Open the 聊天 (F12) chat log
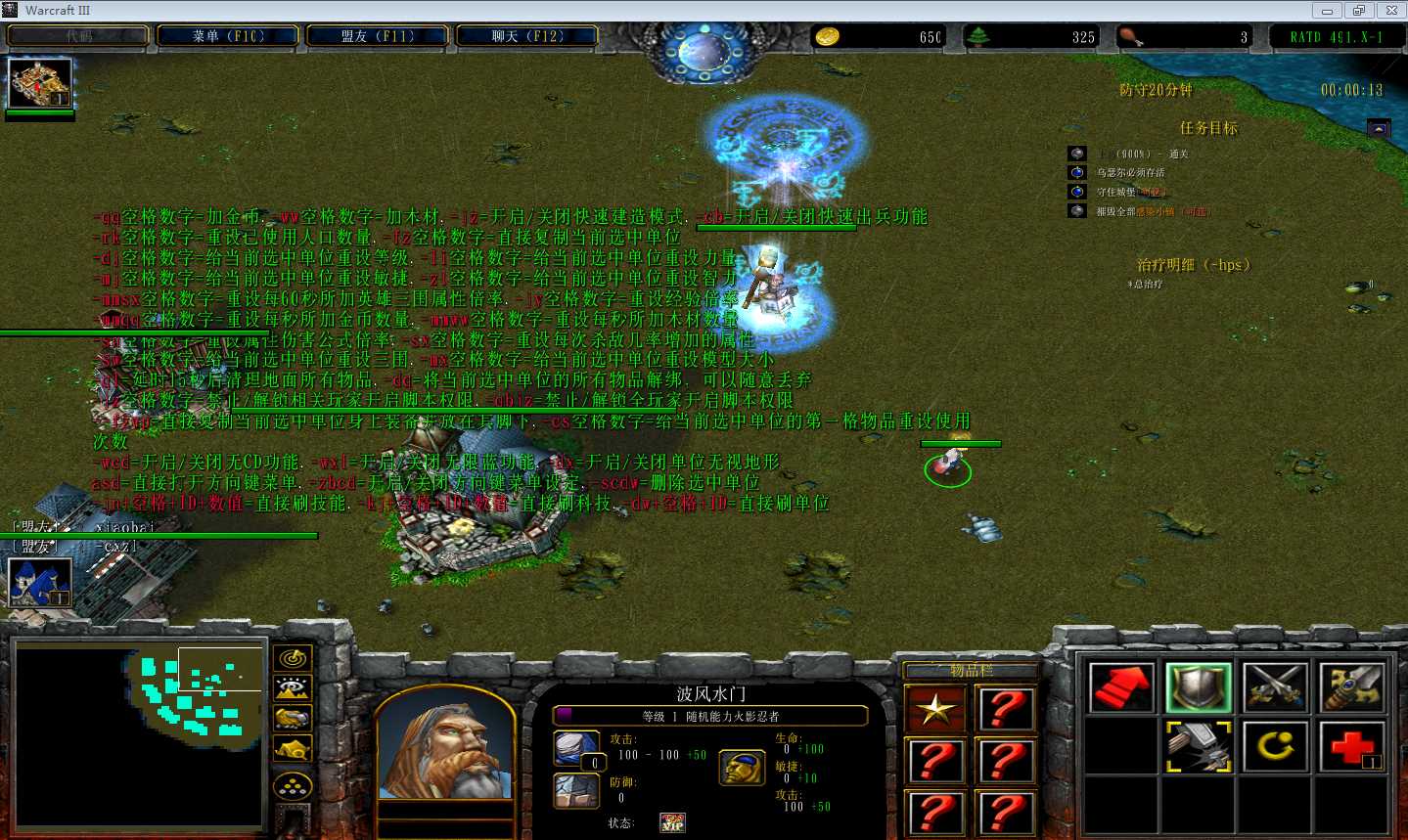Image resolution: width=1408 pixels, height=840 pixels. [x=526, y=36]
